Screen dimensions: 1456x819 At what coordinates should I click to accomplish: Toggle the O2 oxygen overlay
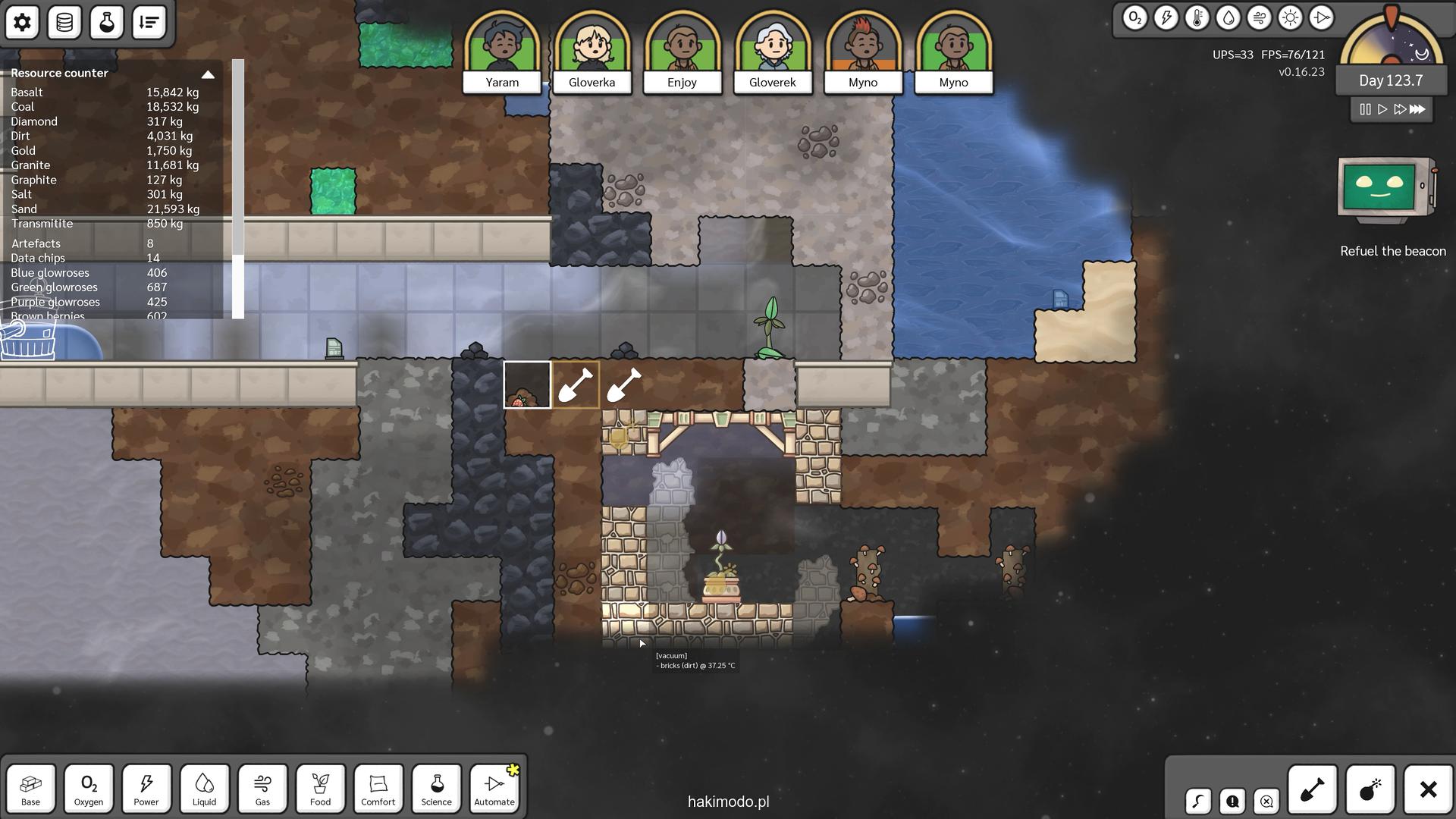pos(1135,17)
